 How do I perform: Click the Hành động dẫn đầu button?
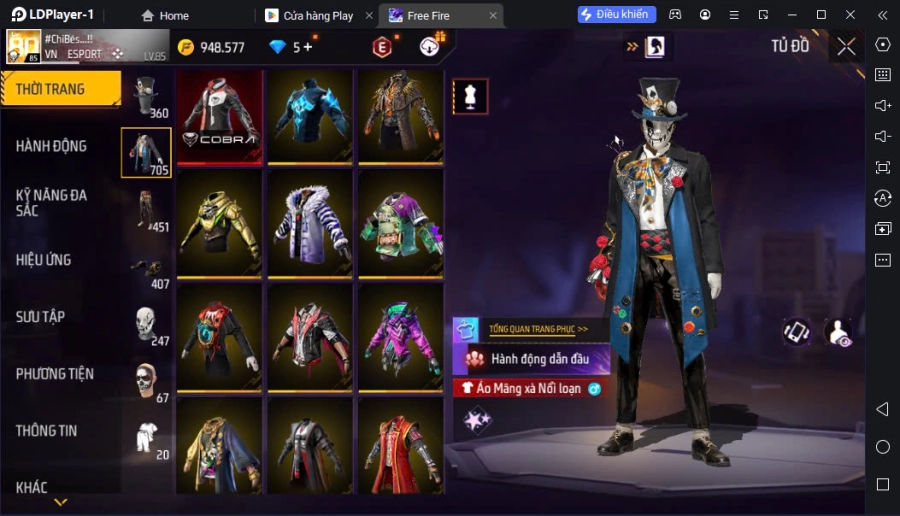pyautogui.click(x=539, y=358)
